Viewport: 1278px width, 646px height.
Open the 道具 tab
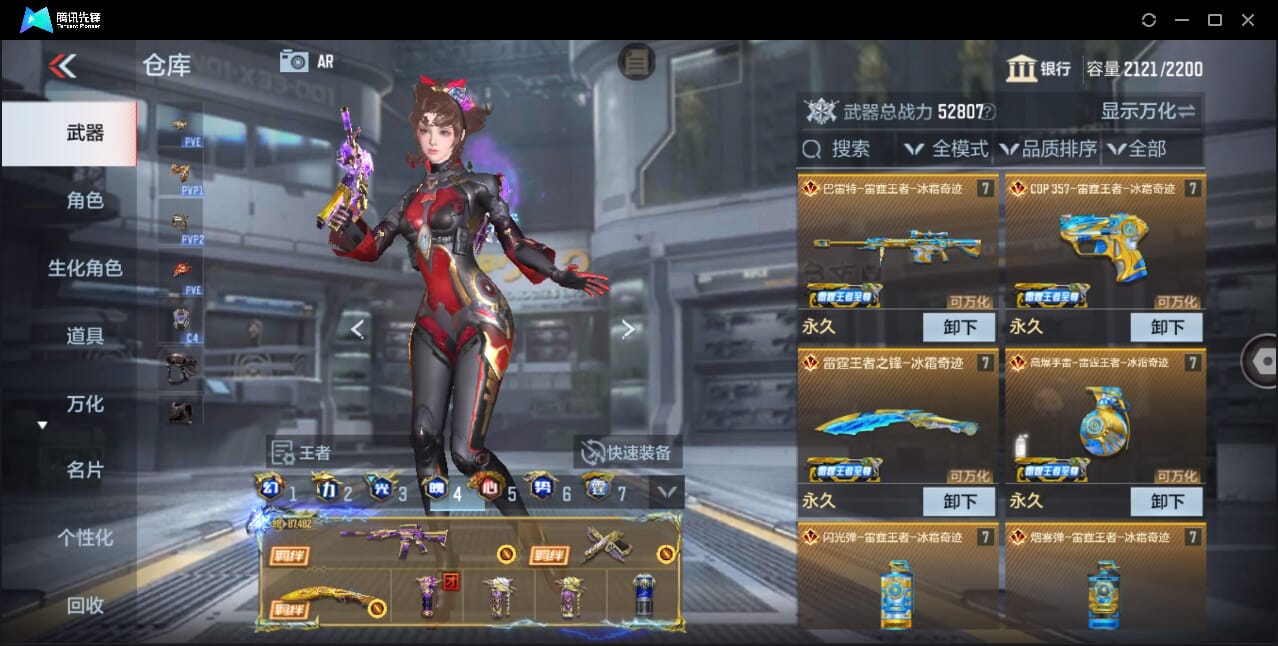click(84, 336)
